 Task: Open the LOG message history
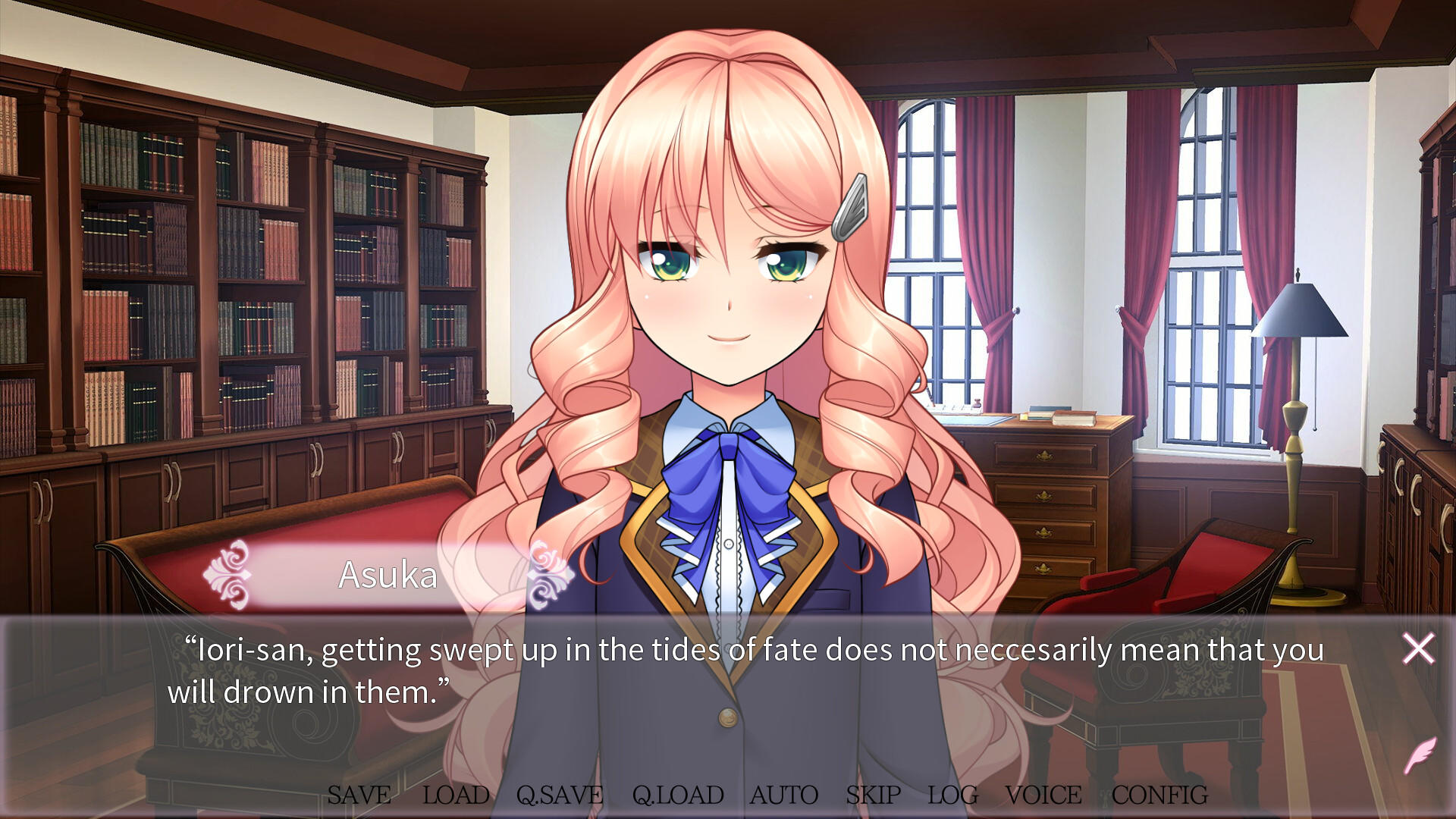tap(953, 795)
